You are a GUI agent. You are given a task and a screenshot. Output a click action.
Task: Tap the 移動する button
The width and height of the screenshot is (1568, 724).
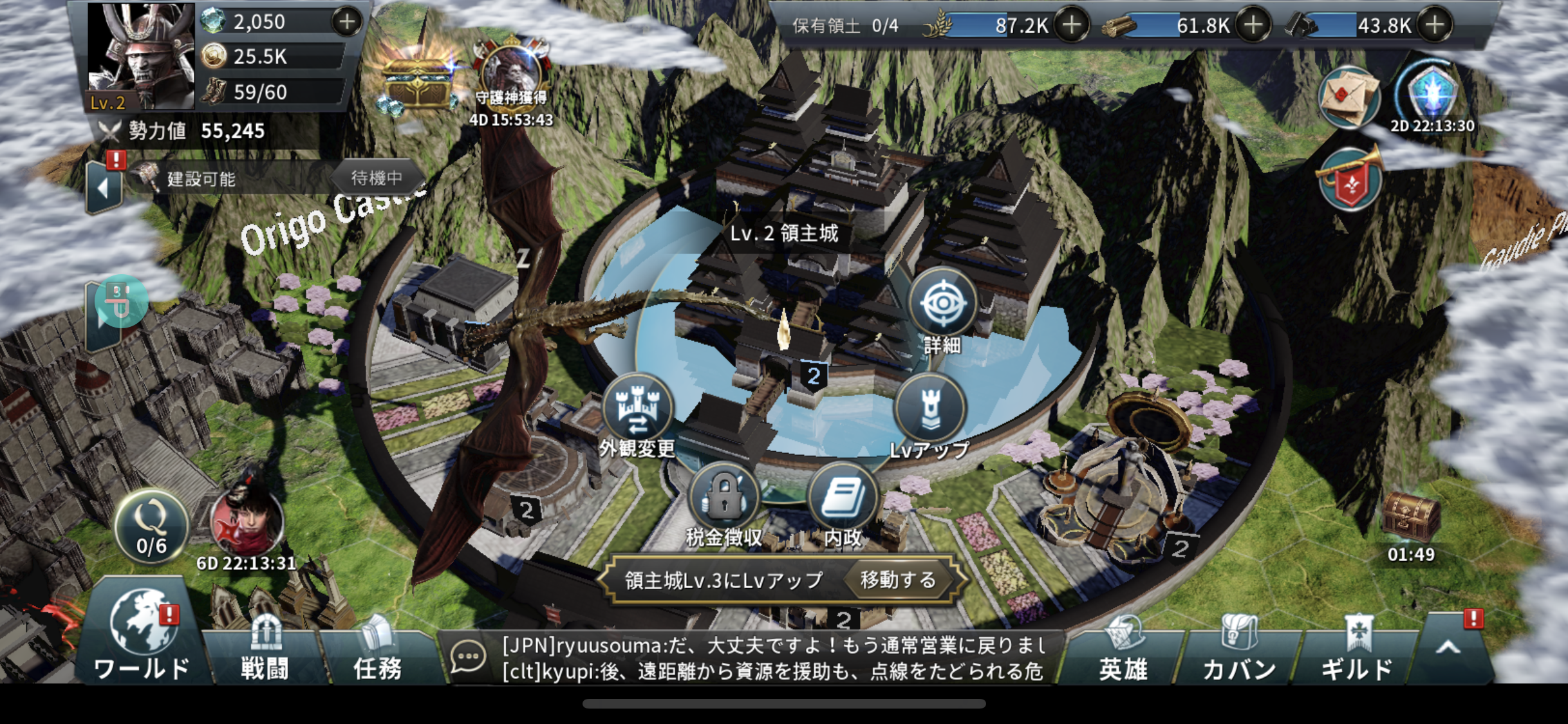click(x=899, y=580)
